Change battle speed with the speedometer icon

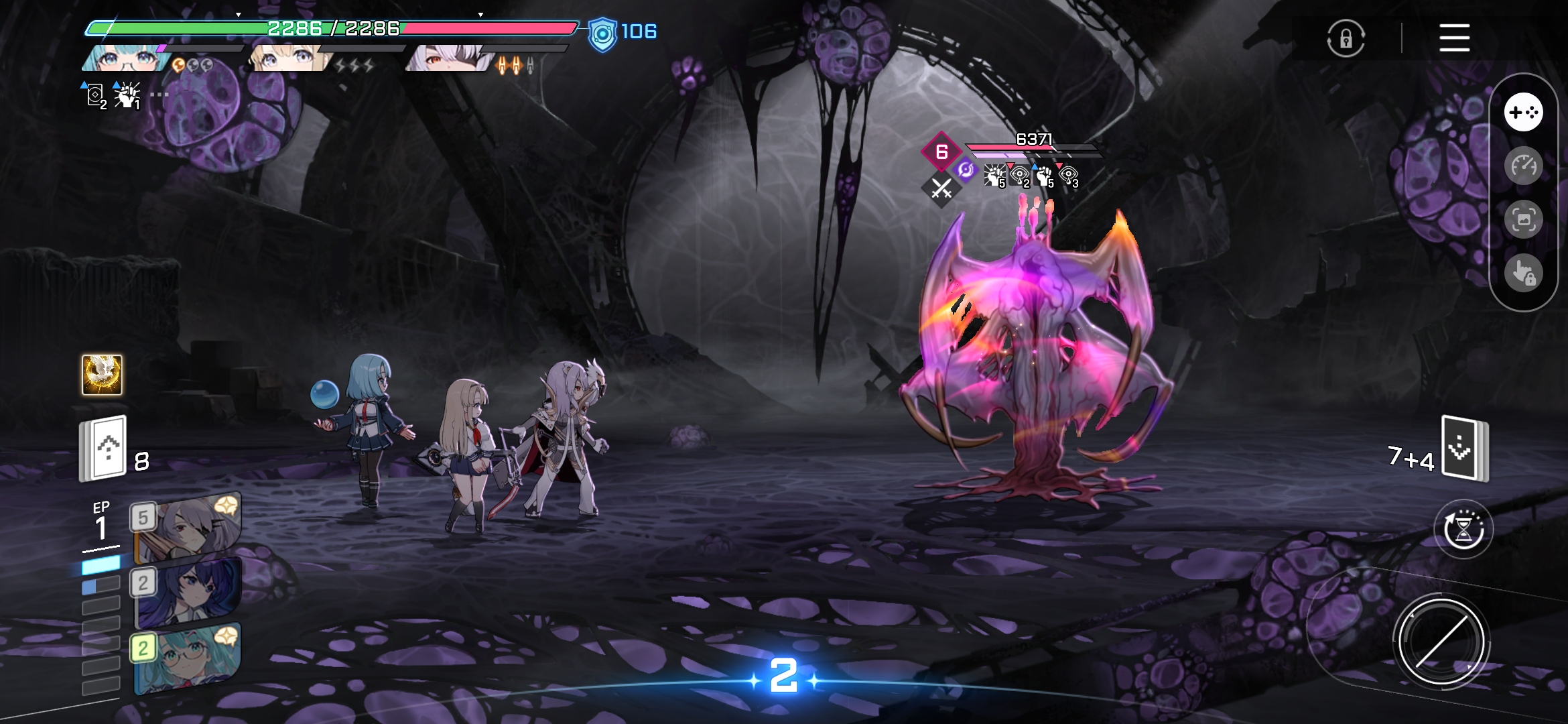[1523, 166]
